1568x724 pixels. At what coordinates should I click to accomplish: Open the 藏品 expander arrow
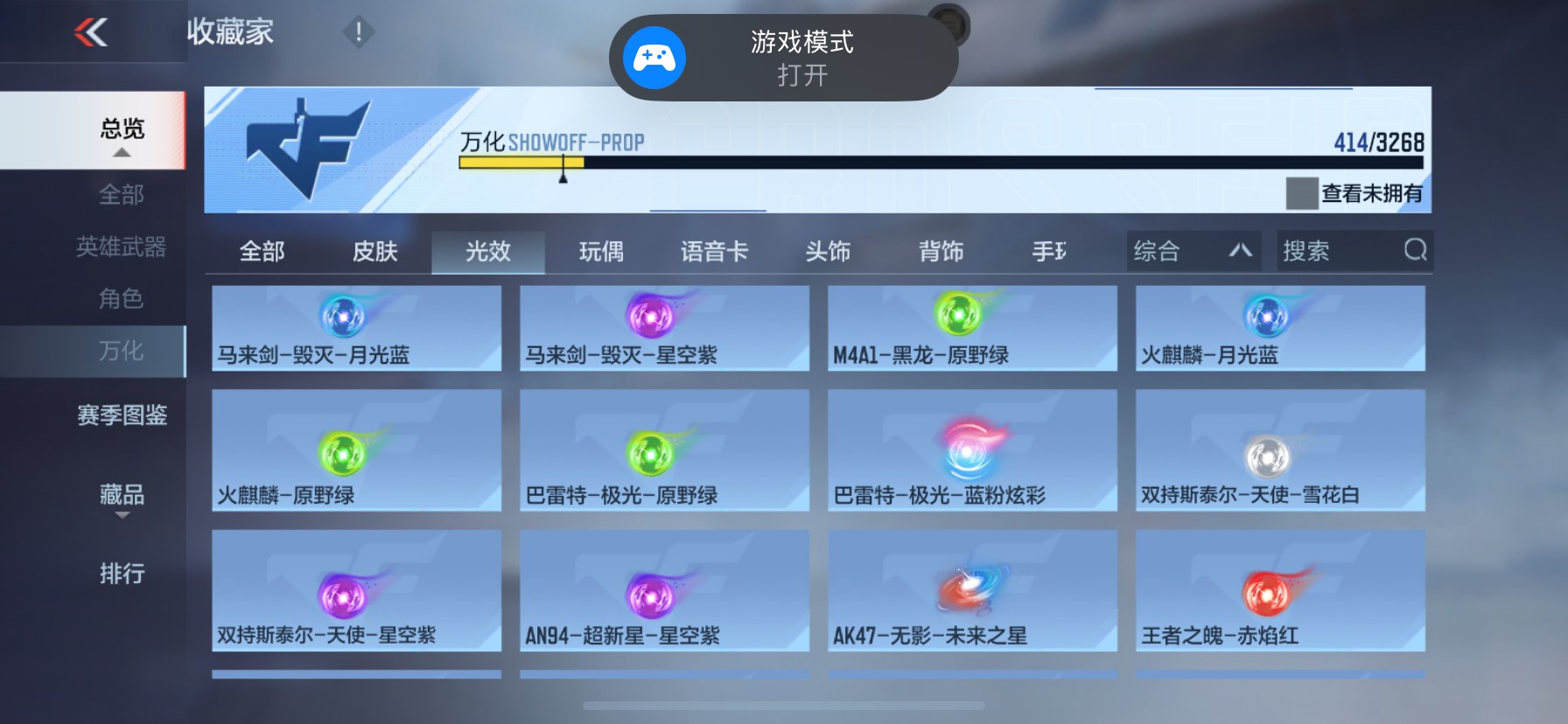121,516
